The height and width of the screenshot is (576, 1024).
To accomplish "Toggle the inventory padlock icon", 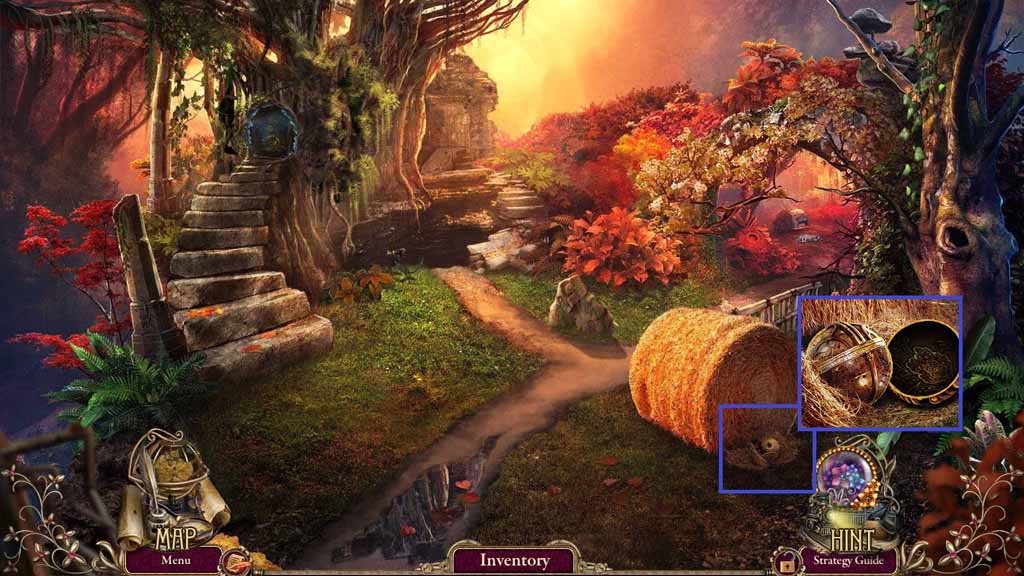I will click(x=786, y=566).
